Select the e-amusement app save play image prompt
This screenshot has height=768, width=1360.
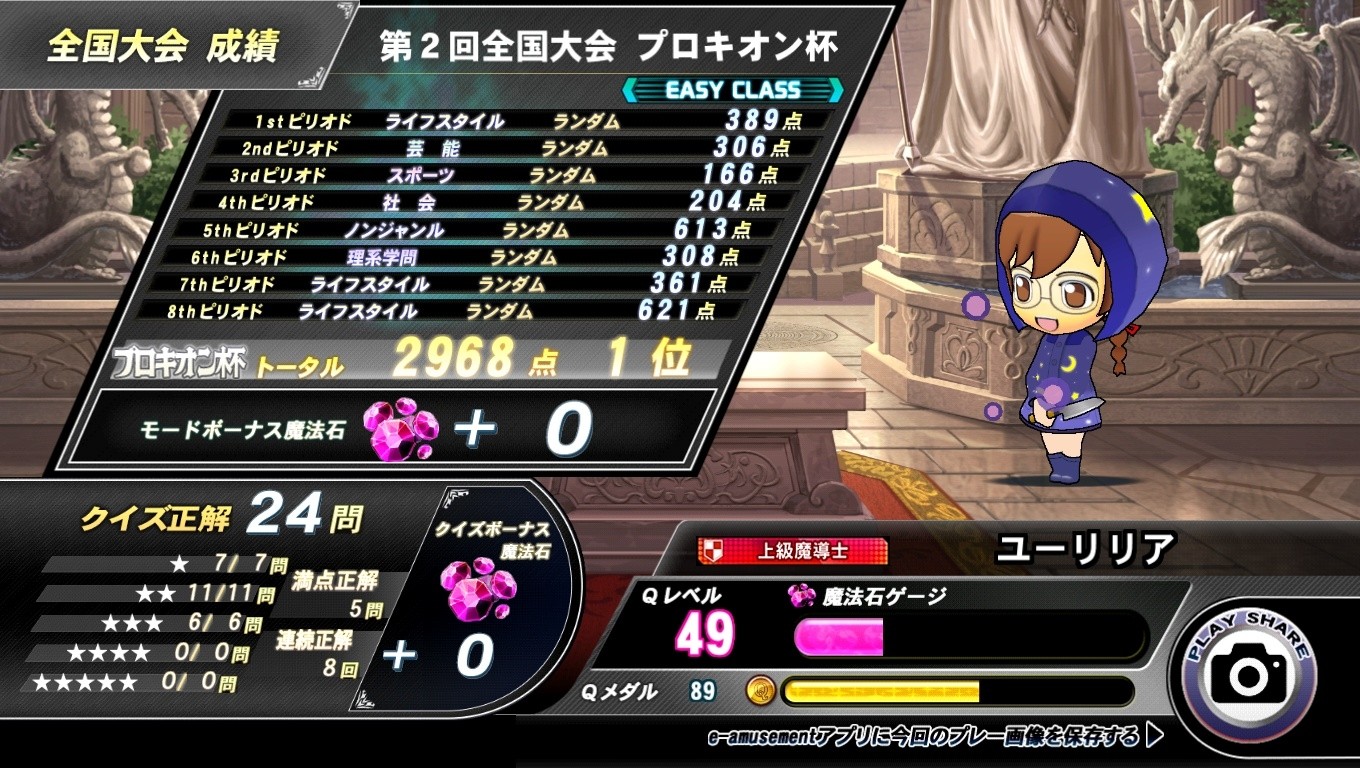click(934, 737)
